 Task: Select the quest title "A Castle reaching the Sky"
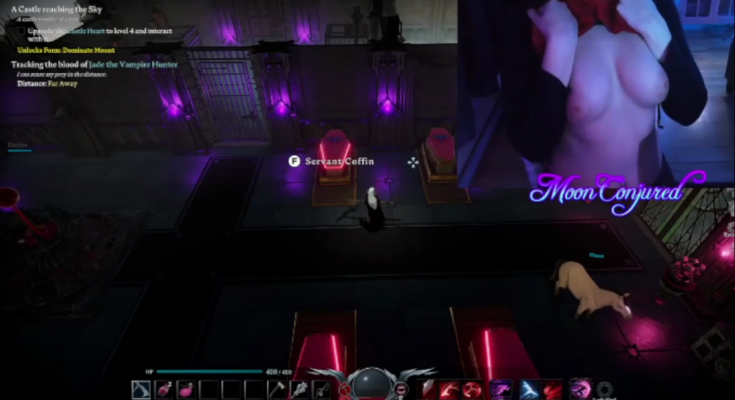(55, 9)
